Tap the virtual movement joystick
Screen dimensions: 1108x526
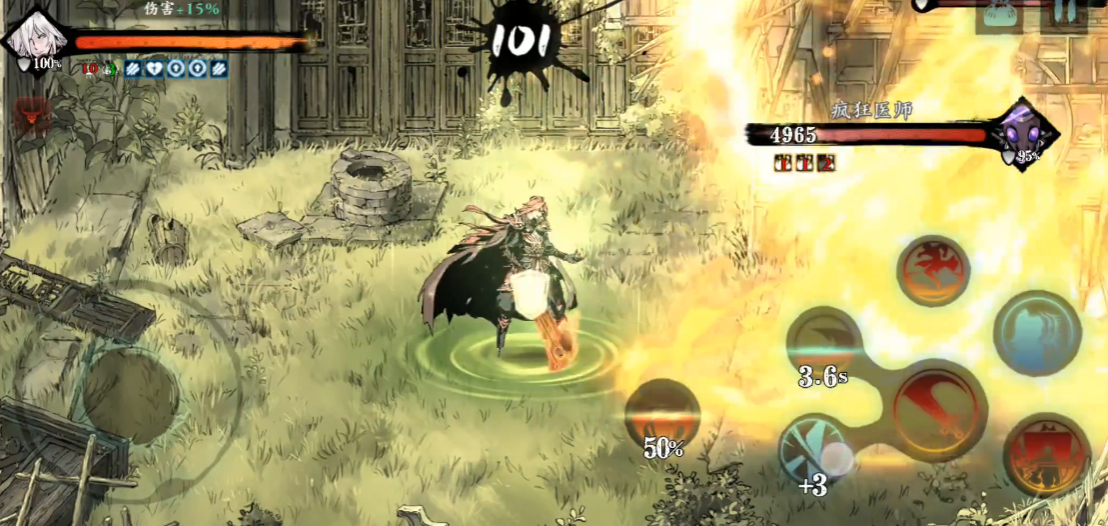(x=130, y=396)
